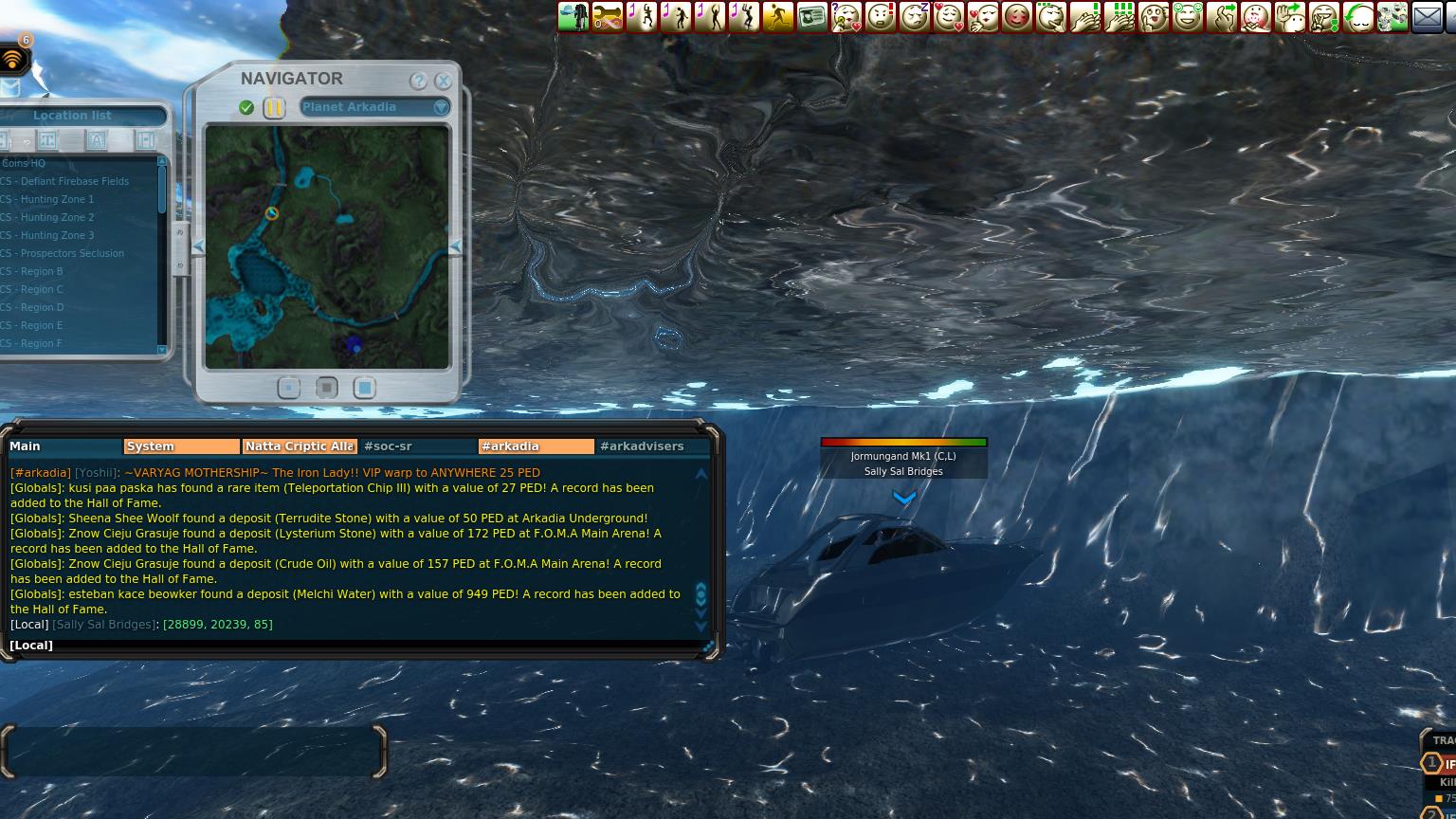Click the yellow pause button in Navigator
This screenshot has height=819, width=1456.
click(x=273, y=108)
